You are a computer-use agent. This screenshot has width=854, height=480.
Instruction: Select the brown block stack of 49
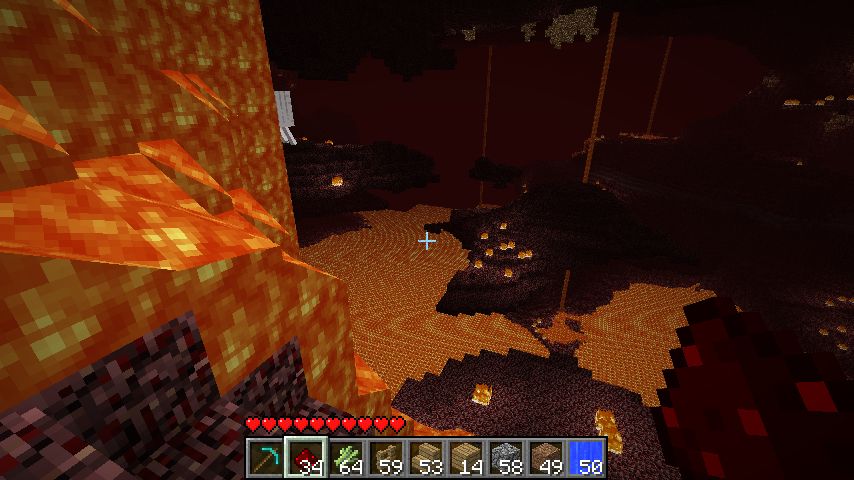[546, 457]
